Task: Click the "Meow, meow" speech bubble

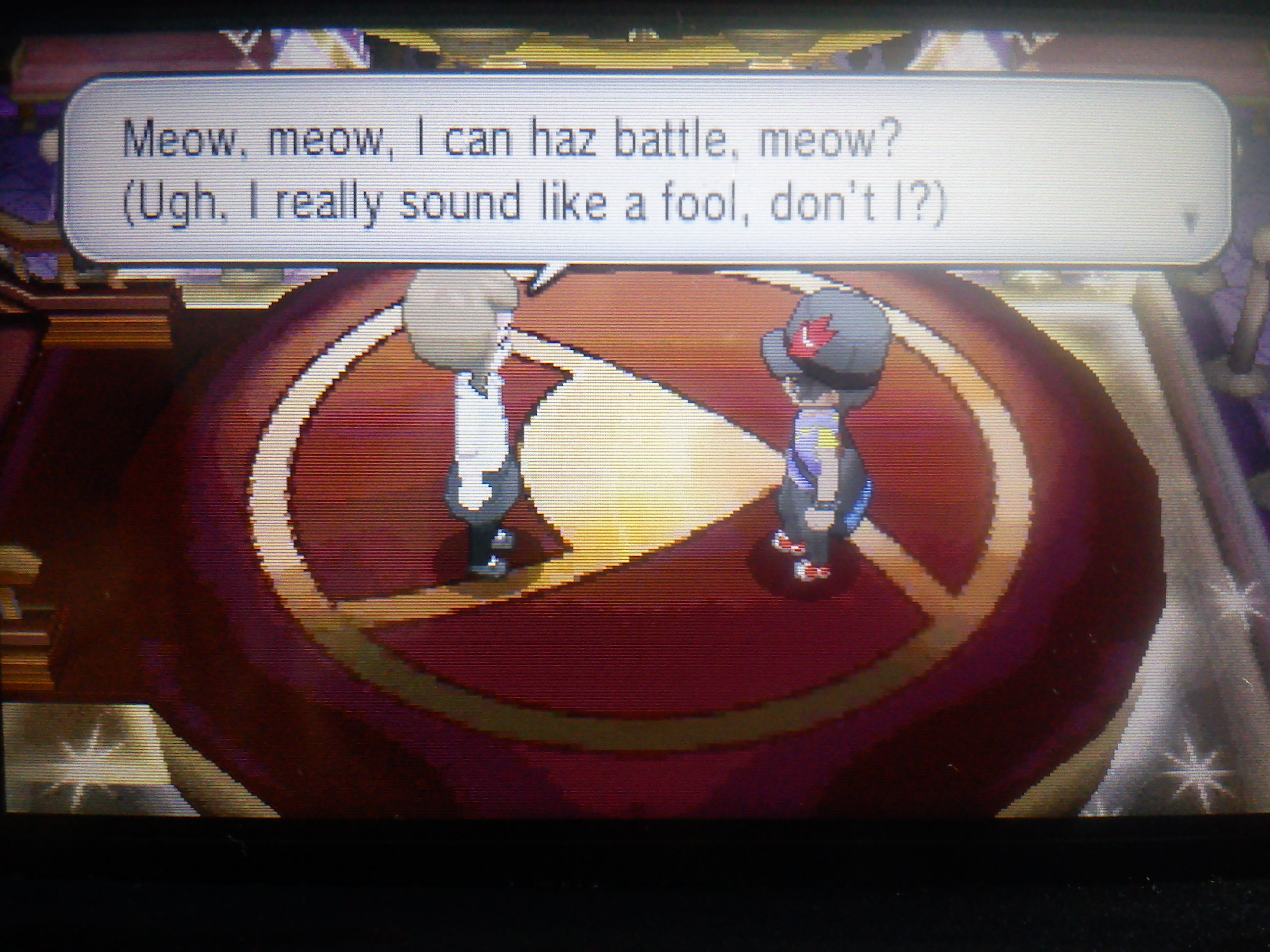Action: pos(643,172)
